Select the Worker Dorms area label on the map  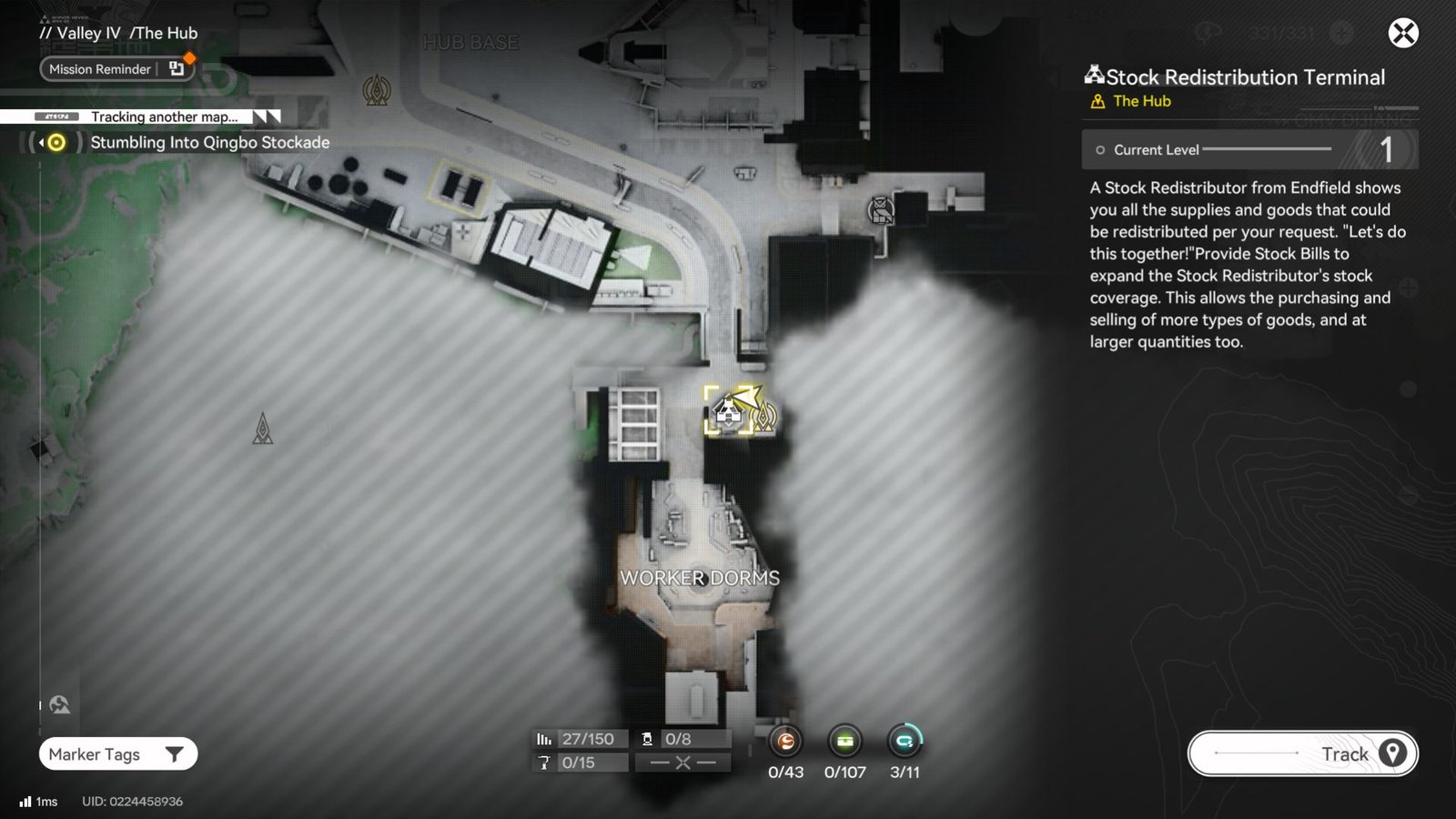click(701, 577)
